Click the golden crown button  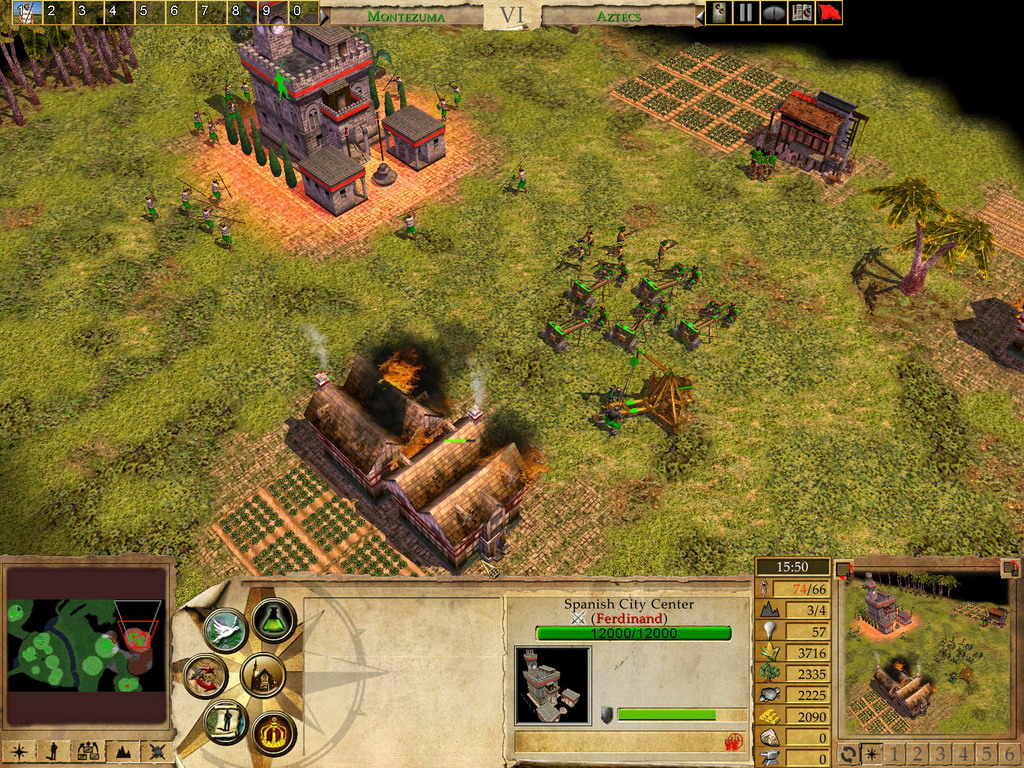272,733
